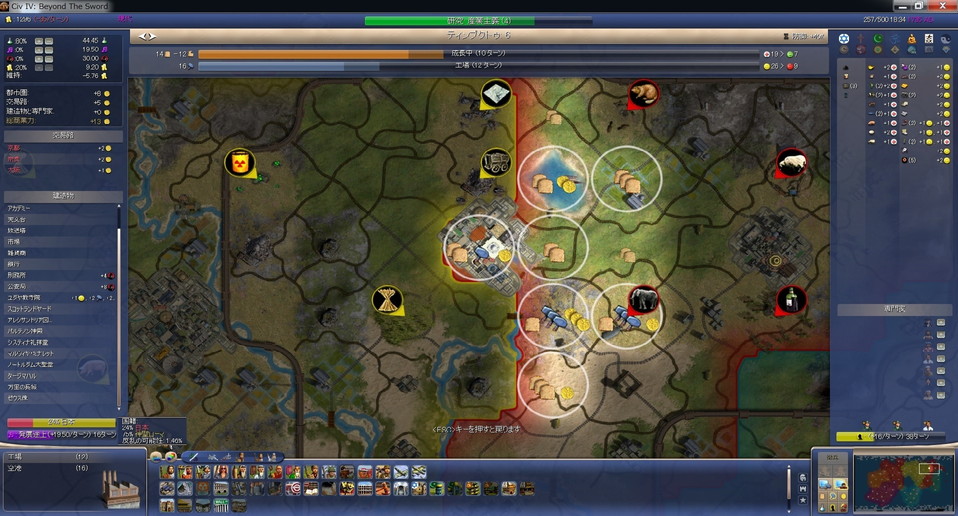The width and height of the screenshot is (958, 516).
Task: Click the 工場 production progress bar
Action: click(x=478, y=66)
